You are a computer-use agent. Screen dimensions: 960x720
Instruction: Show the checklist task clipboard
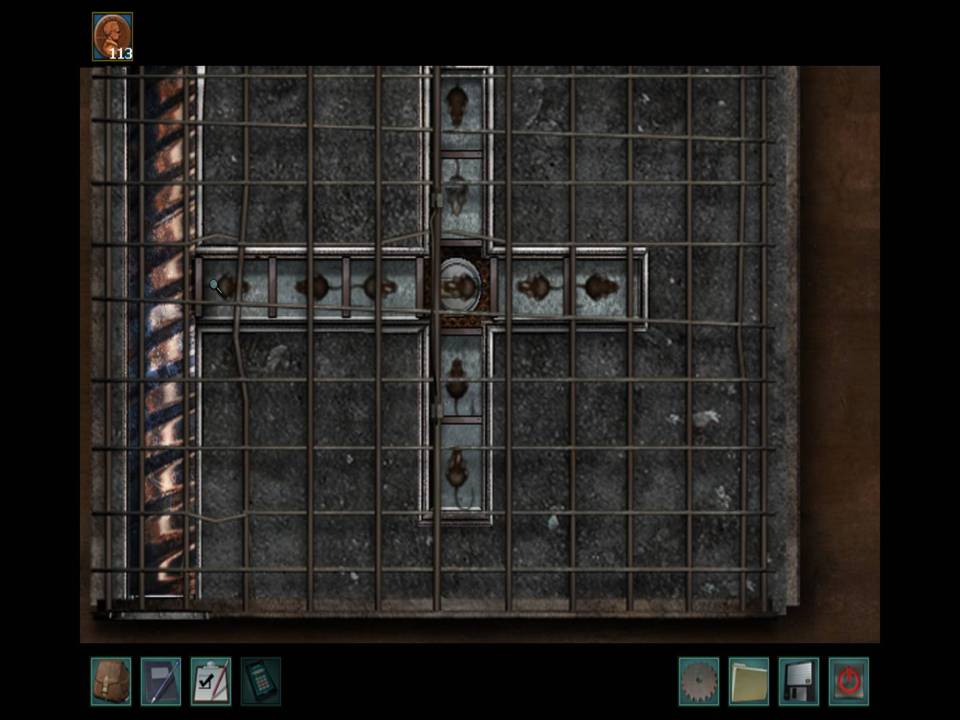(x=210, y=681)
